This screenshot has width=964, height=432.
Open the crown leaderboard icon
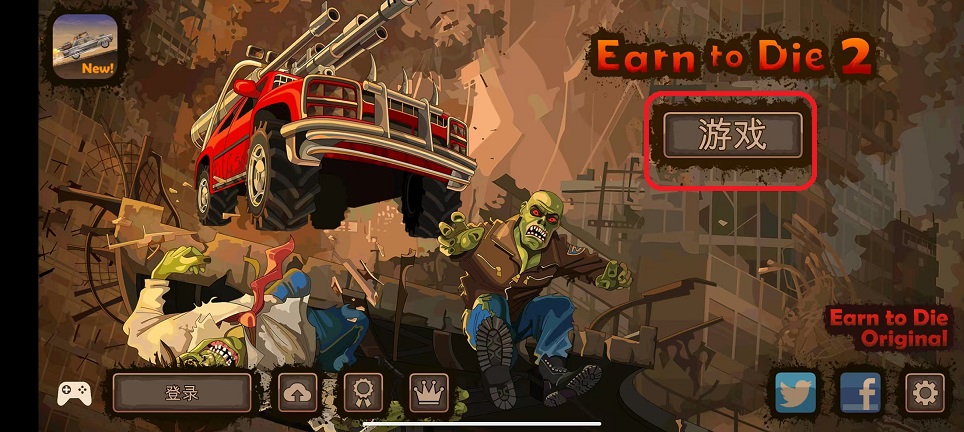(428, 393)
